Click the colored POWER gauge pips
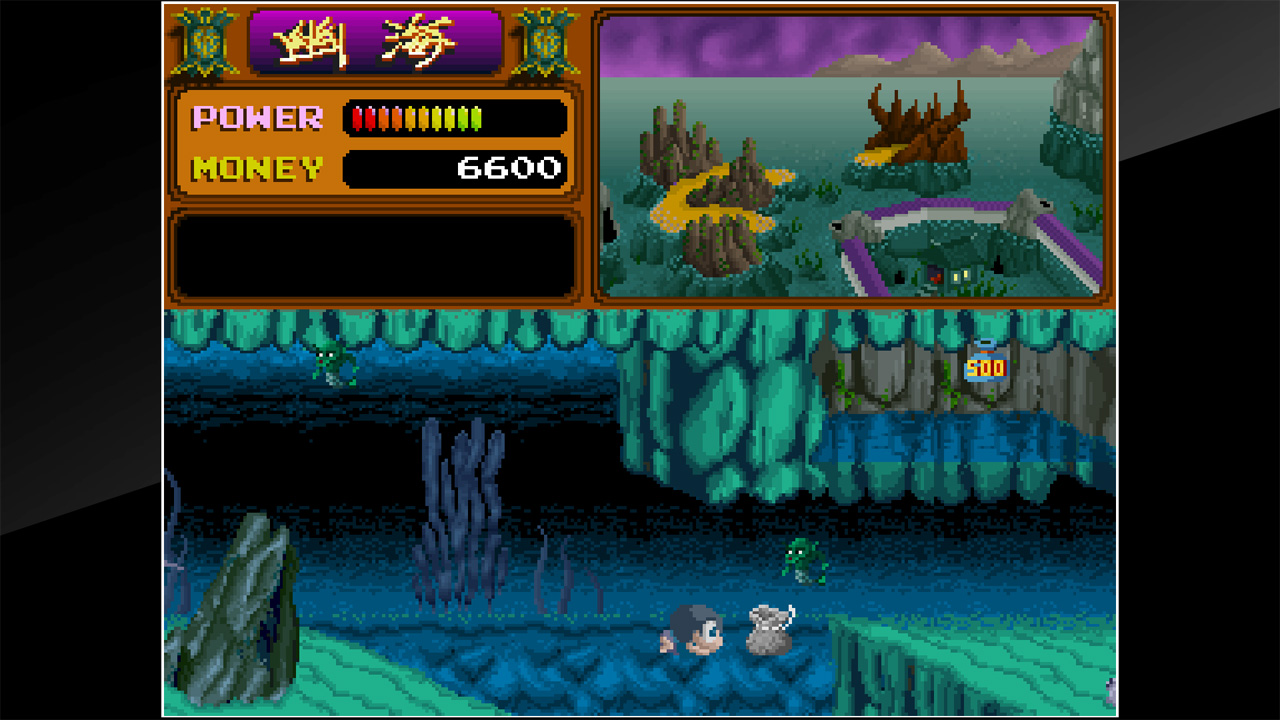This screenshot has height=720, width=1280. pos(415,117)
